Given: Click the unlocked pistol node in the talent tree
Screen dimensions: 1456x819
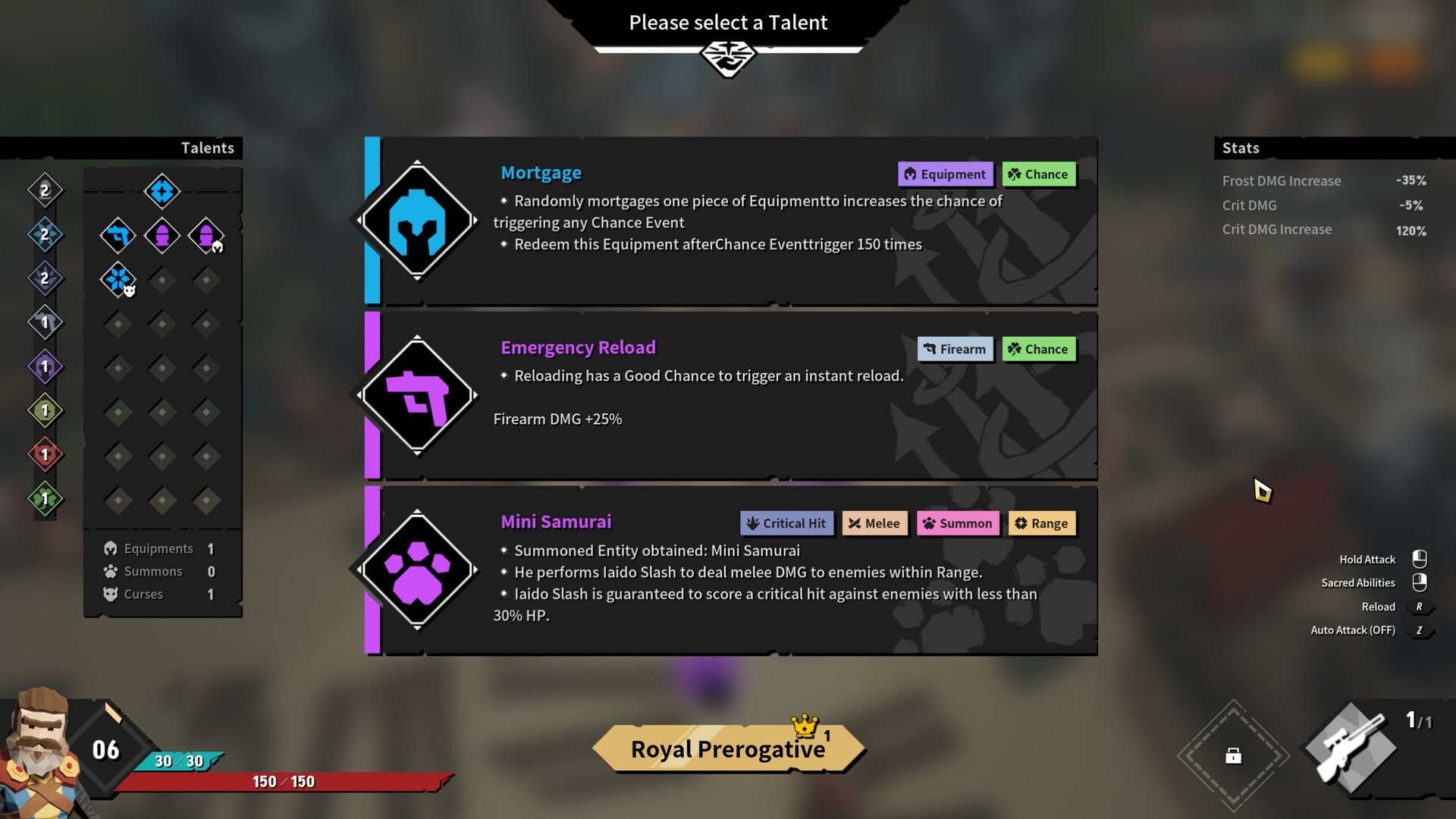Looking at the screenshot, I should click(118, 235).
